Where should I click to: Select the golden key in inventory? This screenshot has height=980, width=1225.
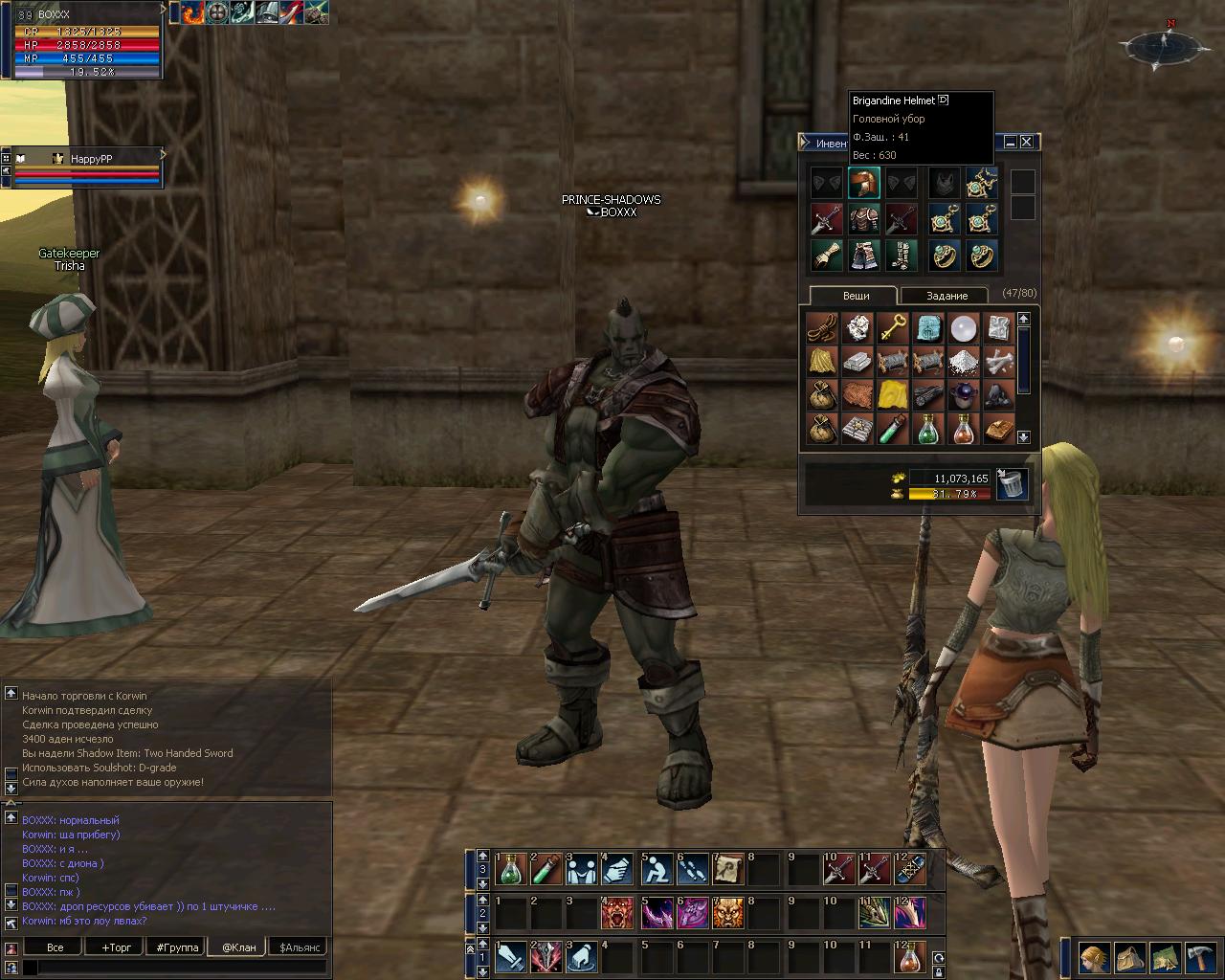point(892,328)
